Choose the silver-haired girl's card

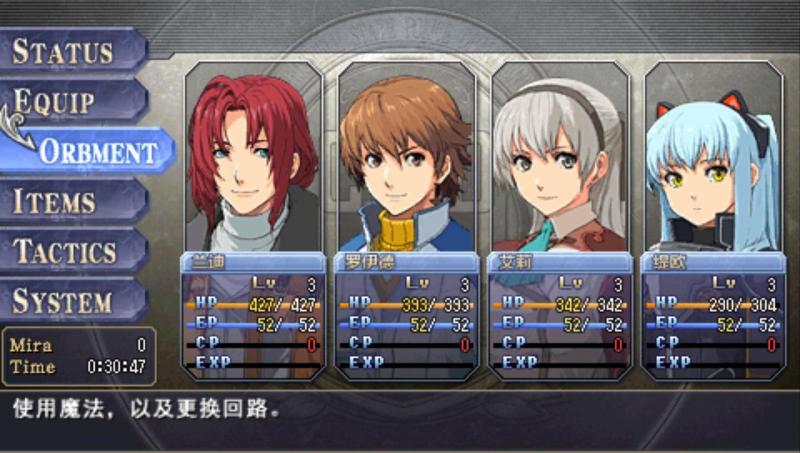click(560, 220)
